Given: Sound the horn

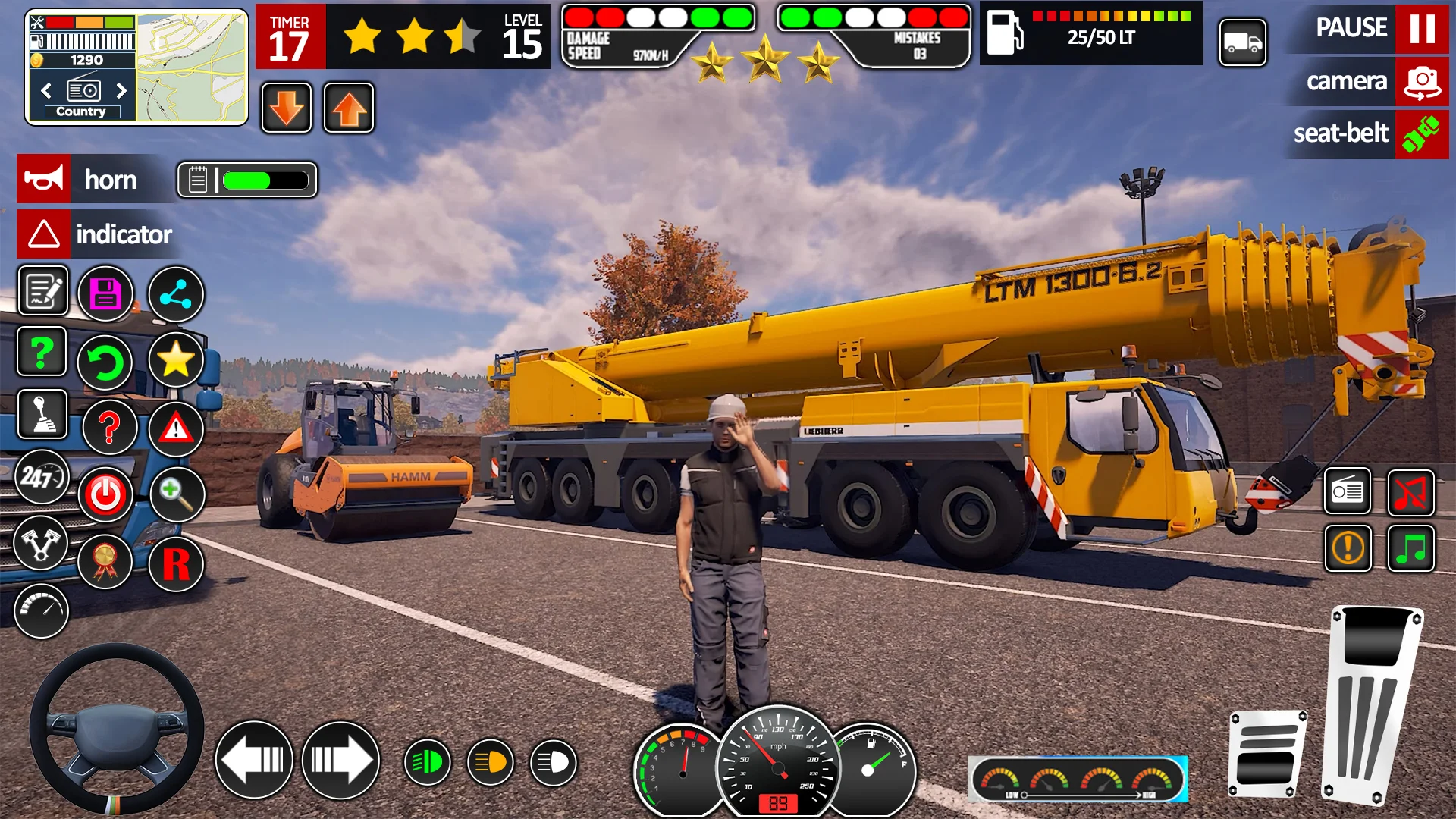Looking at the screenshot, I should (44, 180).
